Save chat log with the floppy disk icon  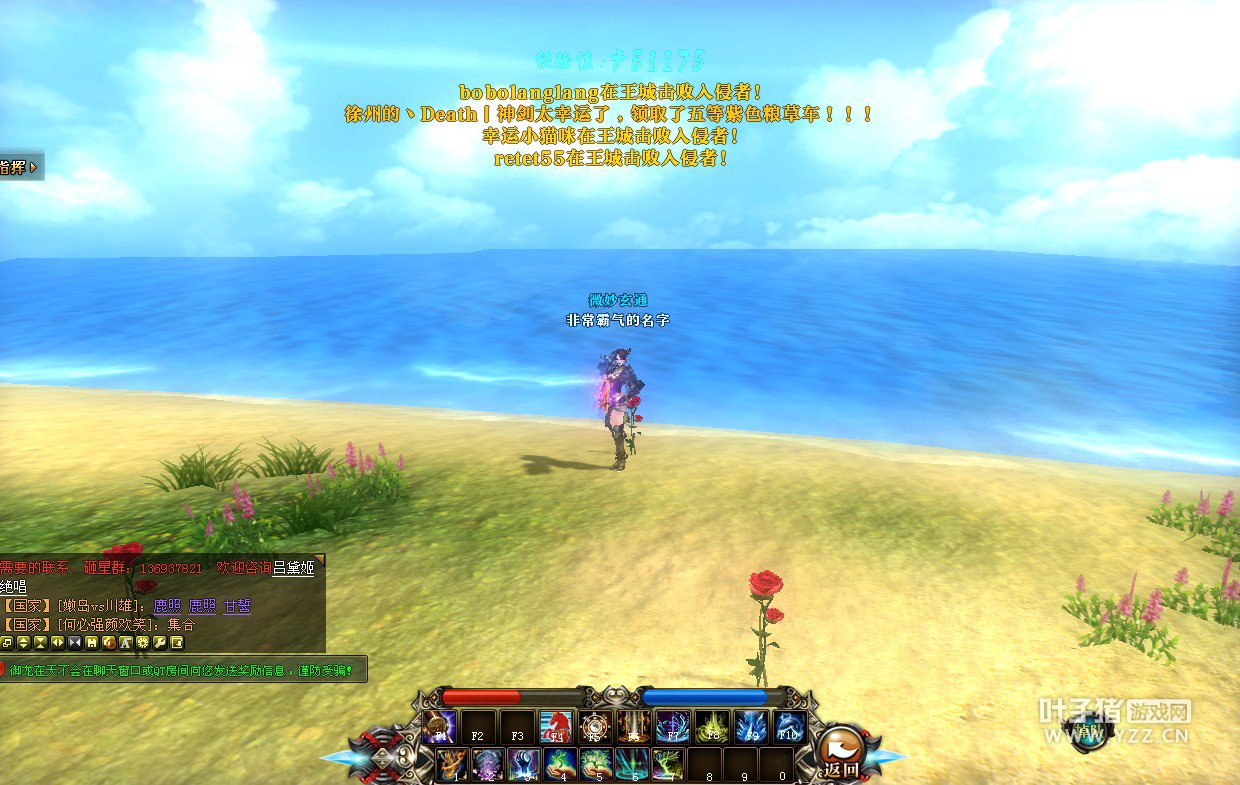click(92, 642)
